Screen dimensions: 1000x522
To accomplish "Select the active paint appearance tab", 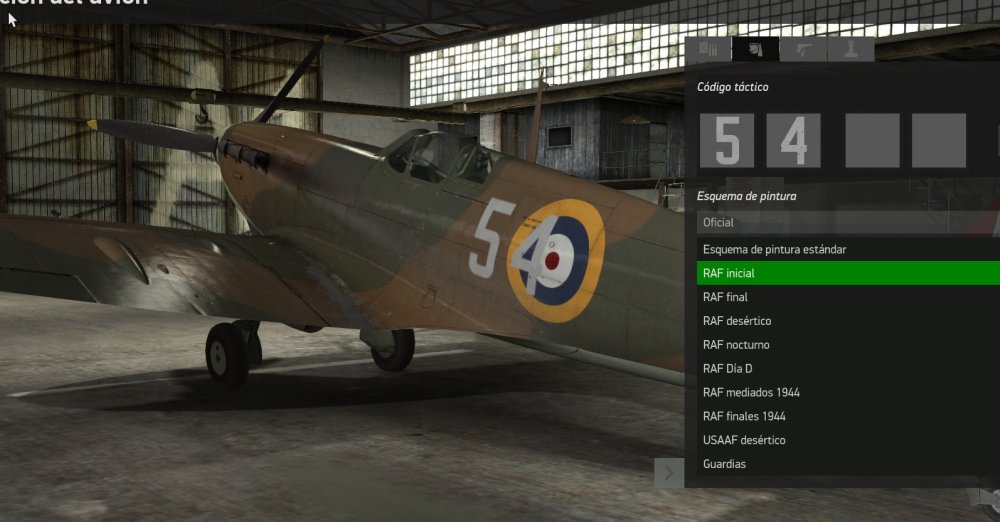I will click(755, 50).
